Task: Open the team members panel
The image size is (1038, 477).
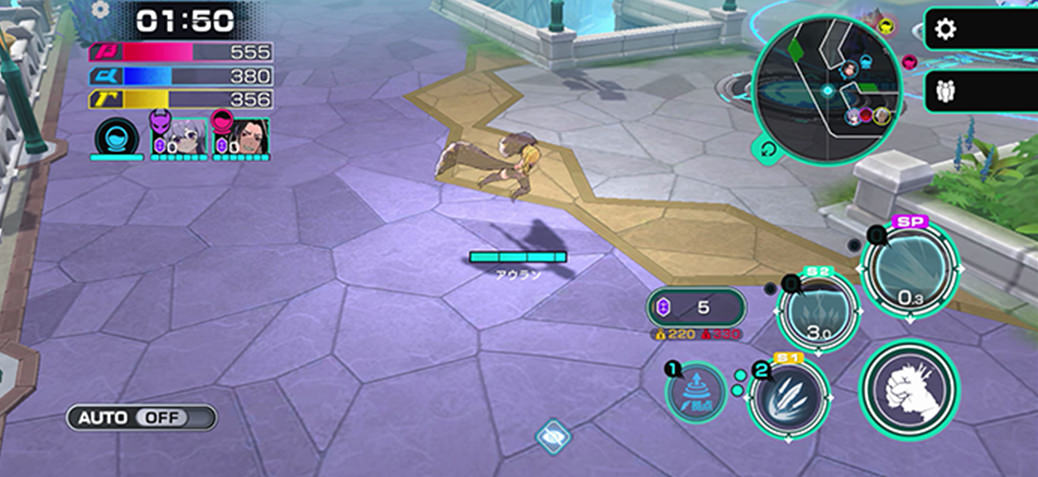Action: point(945,91)
